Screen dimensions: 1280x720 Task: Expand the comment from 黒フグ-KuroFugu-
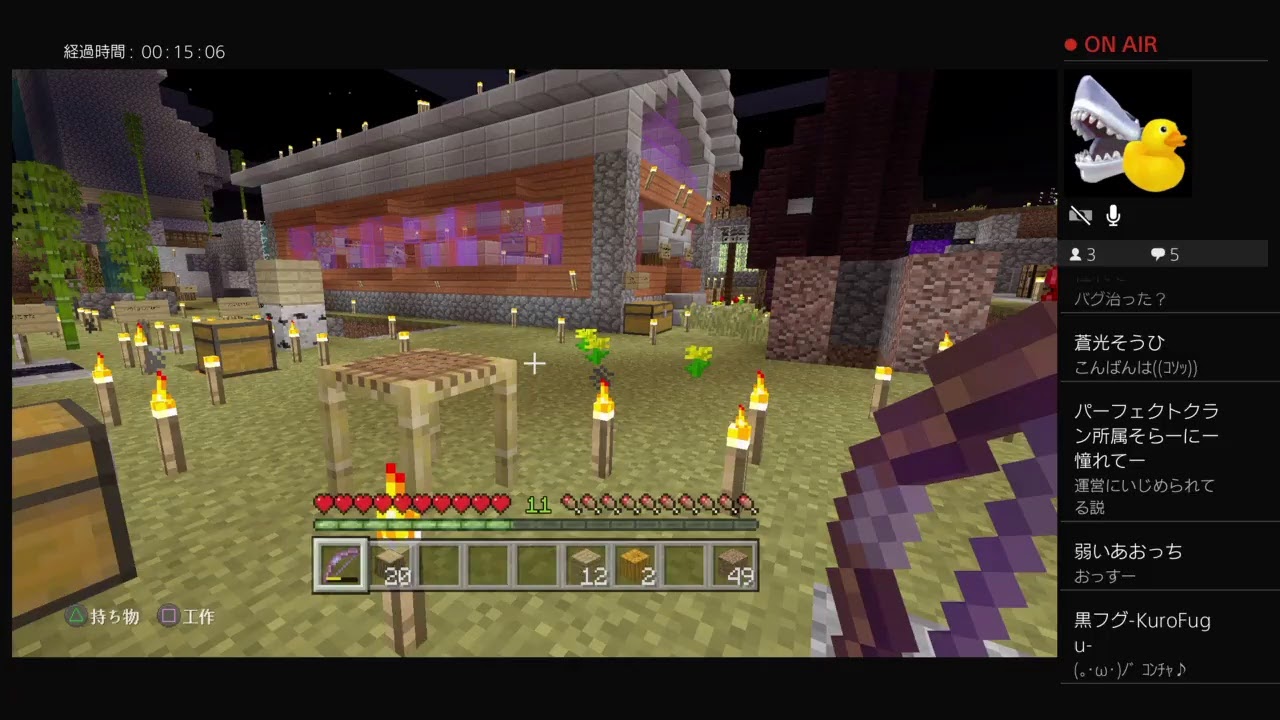tap(1140, 630)
